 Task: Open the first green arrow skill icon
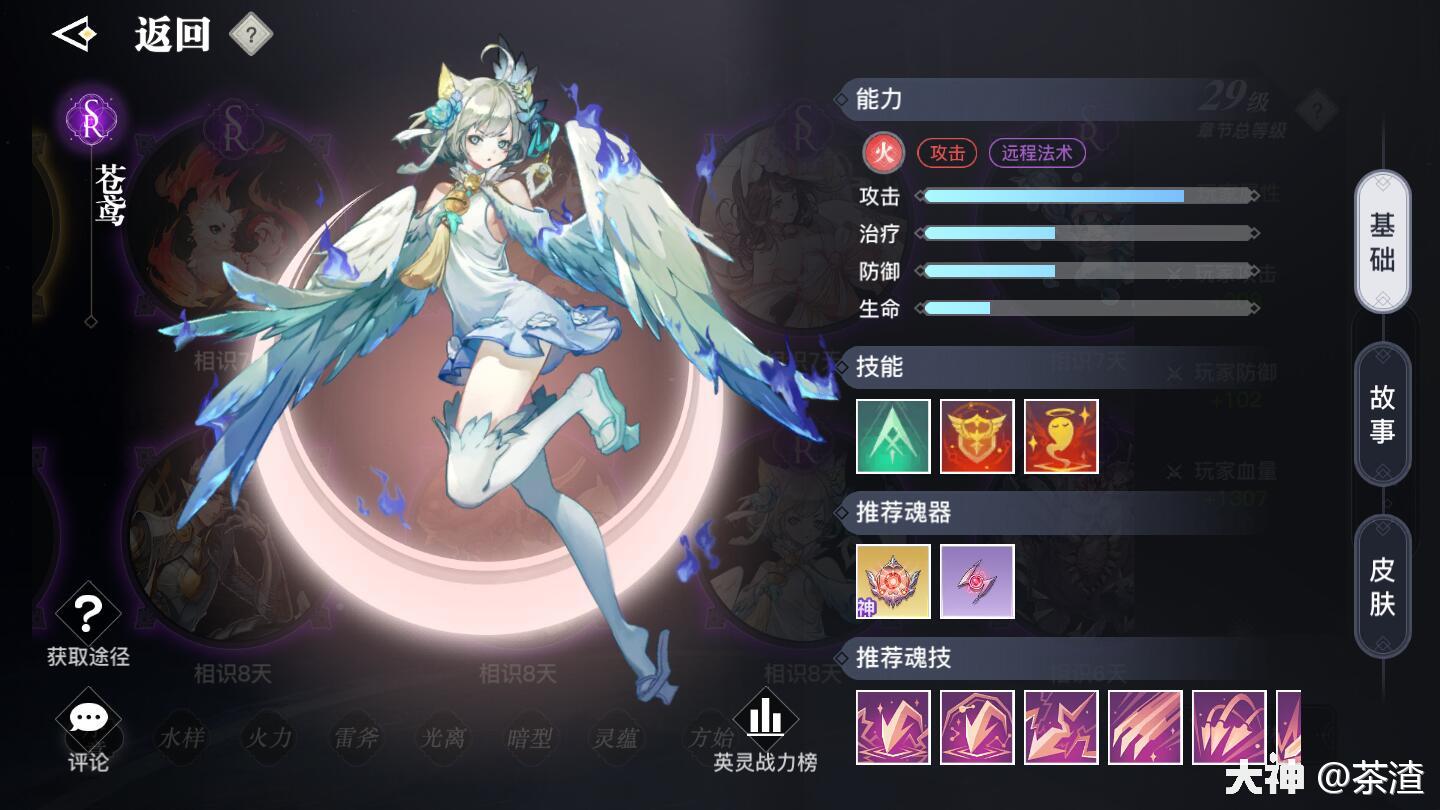coord(891,435)
